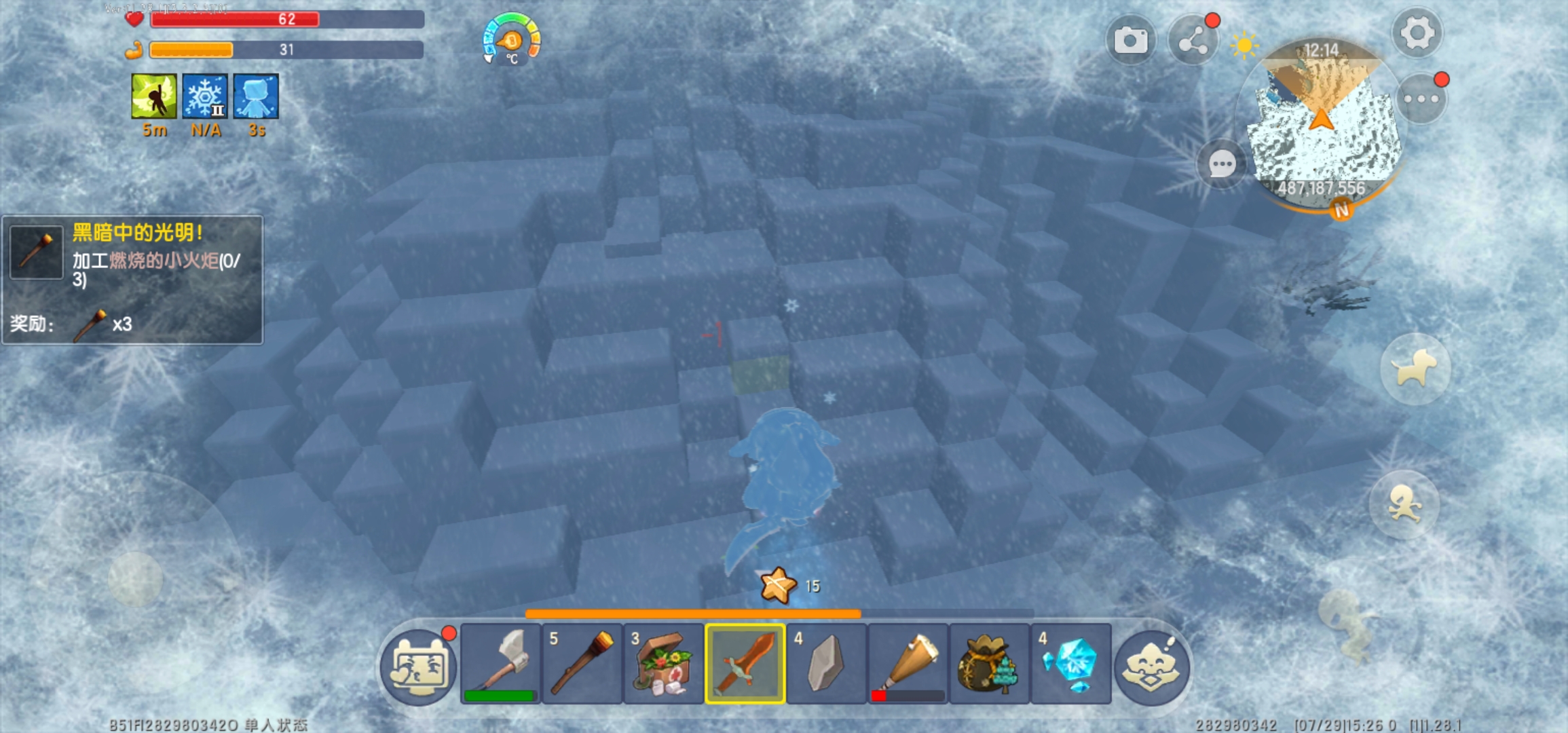Tap the mount animal button
Image resolution: width=1568 pixels, height=733 pixels.
point(1415,369)
